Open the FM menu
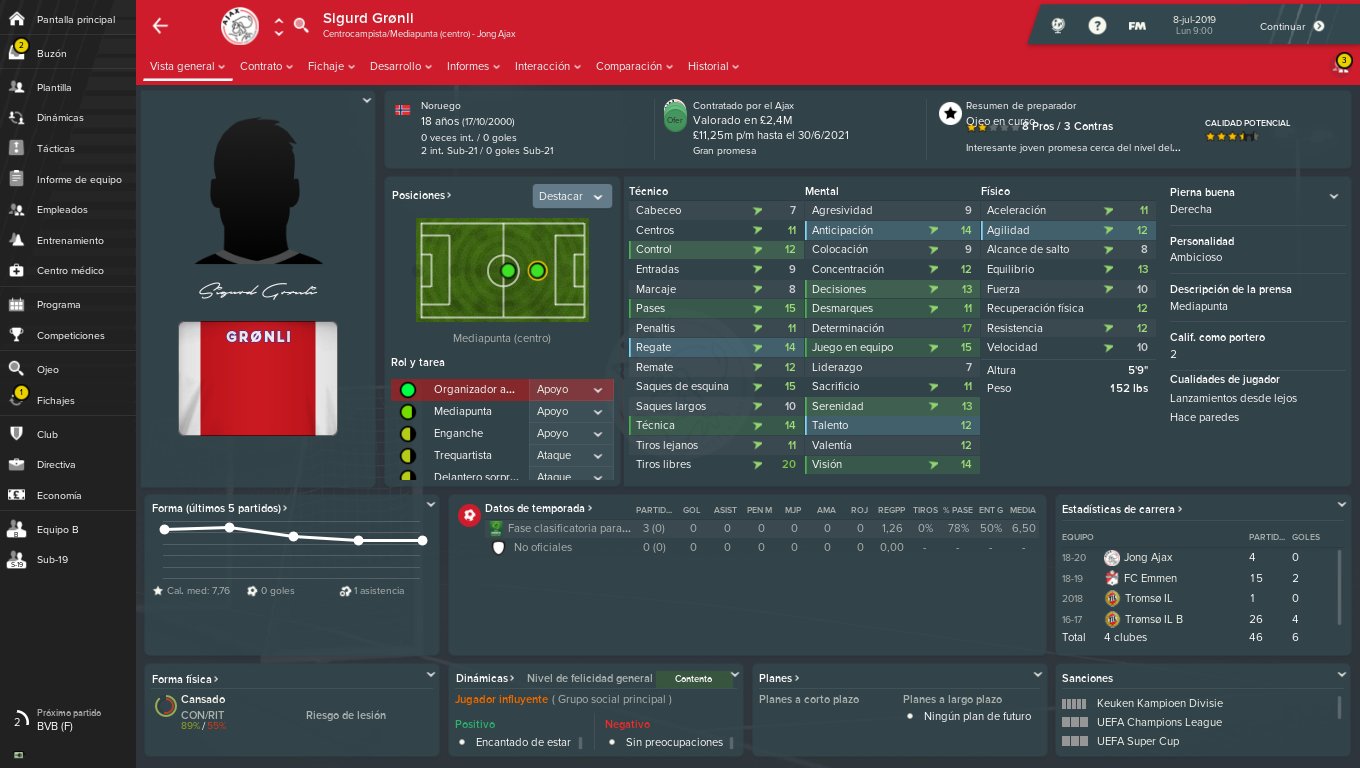The image size is (1360, 768). click(1137, 26)
